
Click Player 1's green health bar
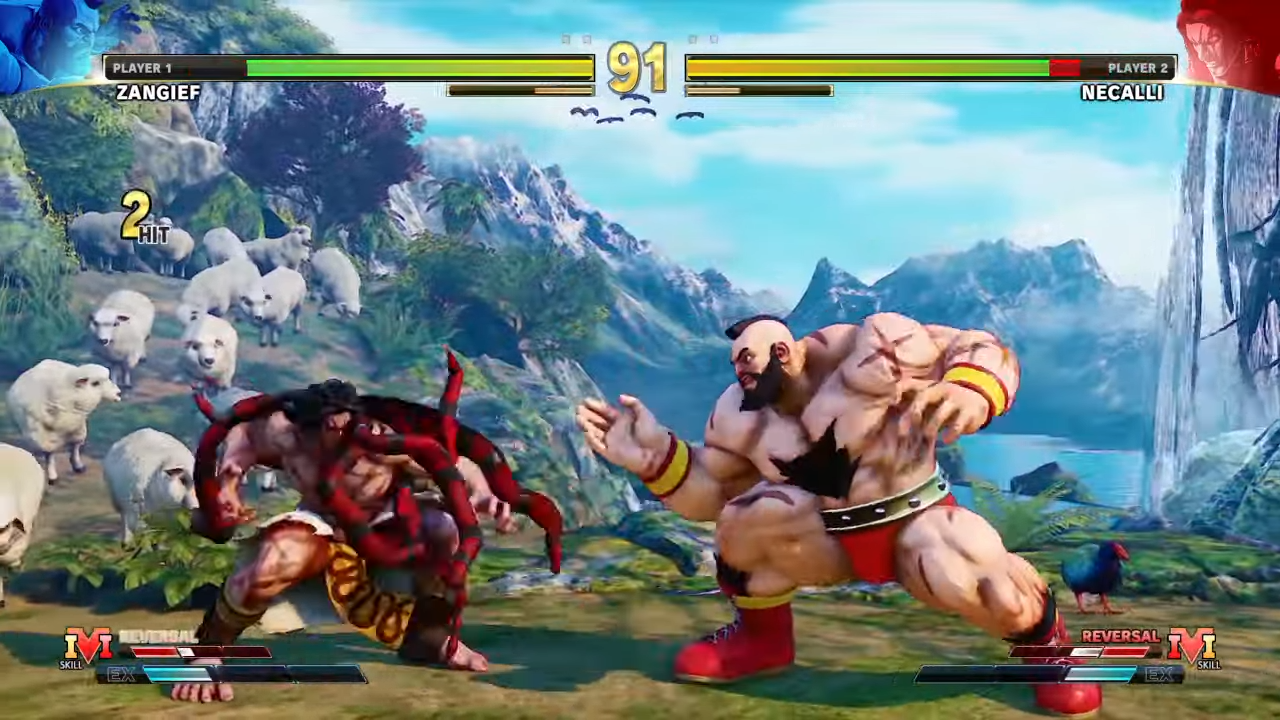tap(420, 68)
